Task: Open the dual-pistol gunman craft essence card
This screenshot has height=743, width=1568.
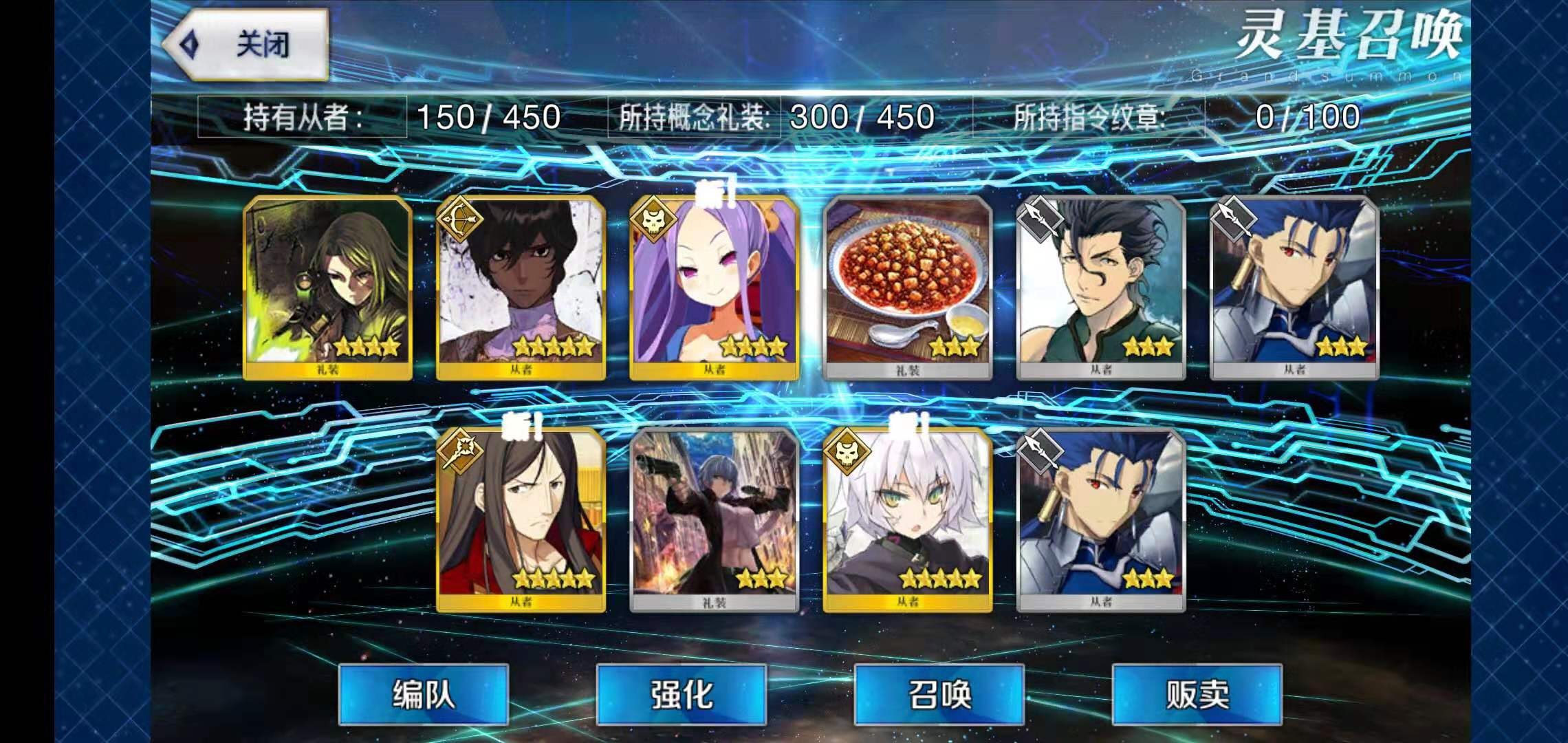Action: [x=715, y=520]
